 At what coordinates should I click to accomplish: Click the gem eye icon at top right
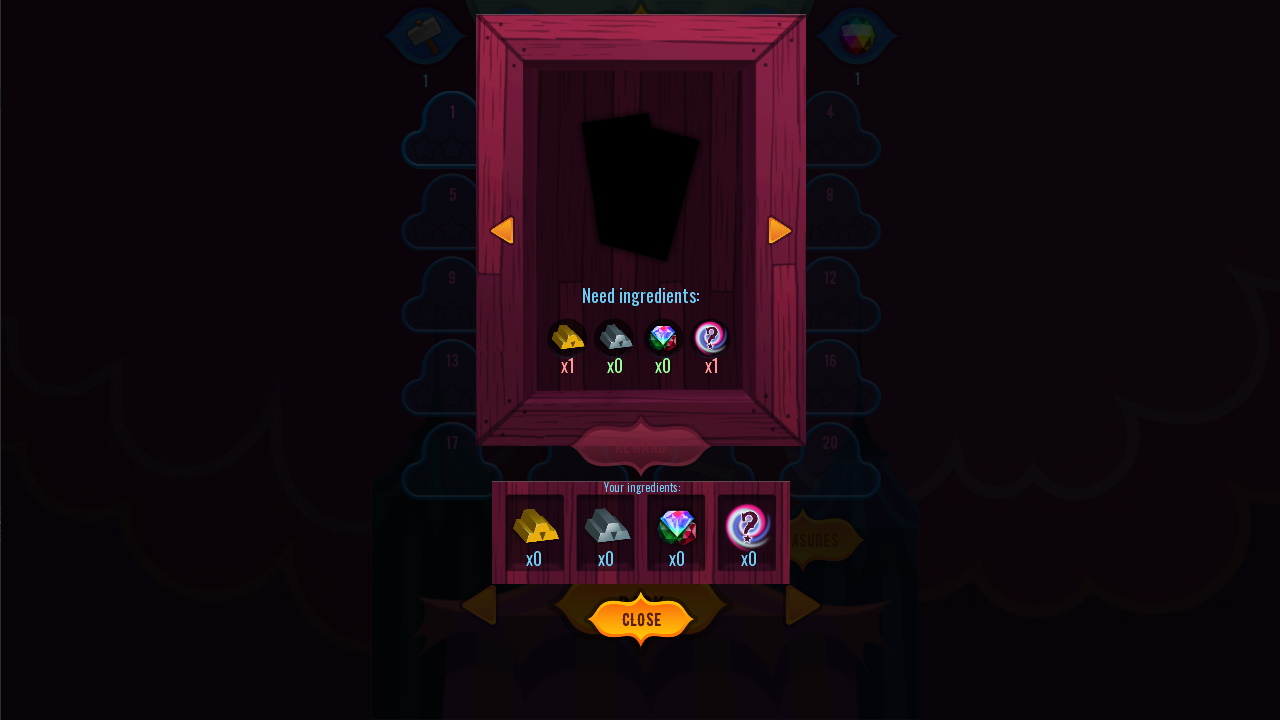856,36
